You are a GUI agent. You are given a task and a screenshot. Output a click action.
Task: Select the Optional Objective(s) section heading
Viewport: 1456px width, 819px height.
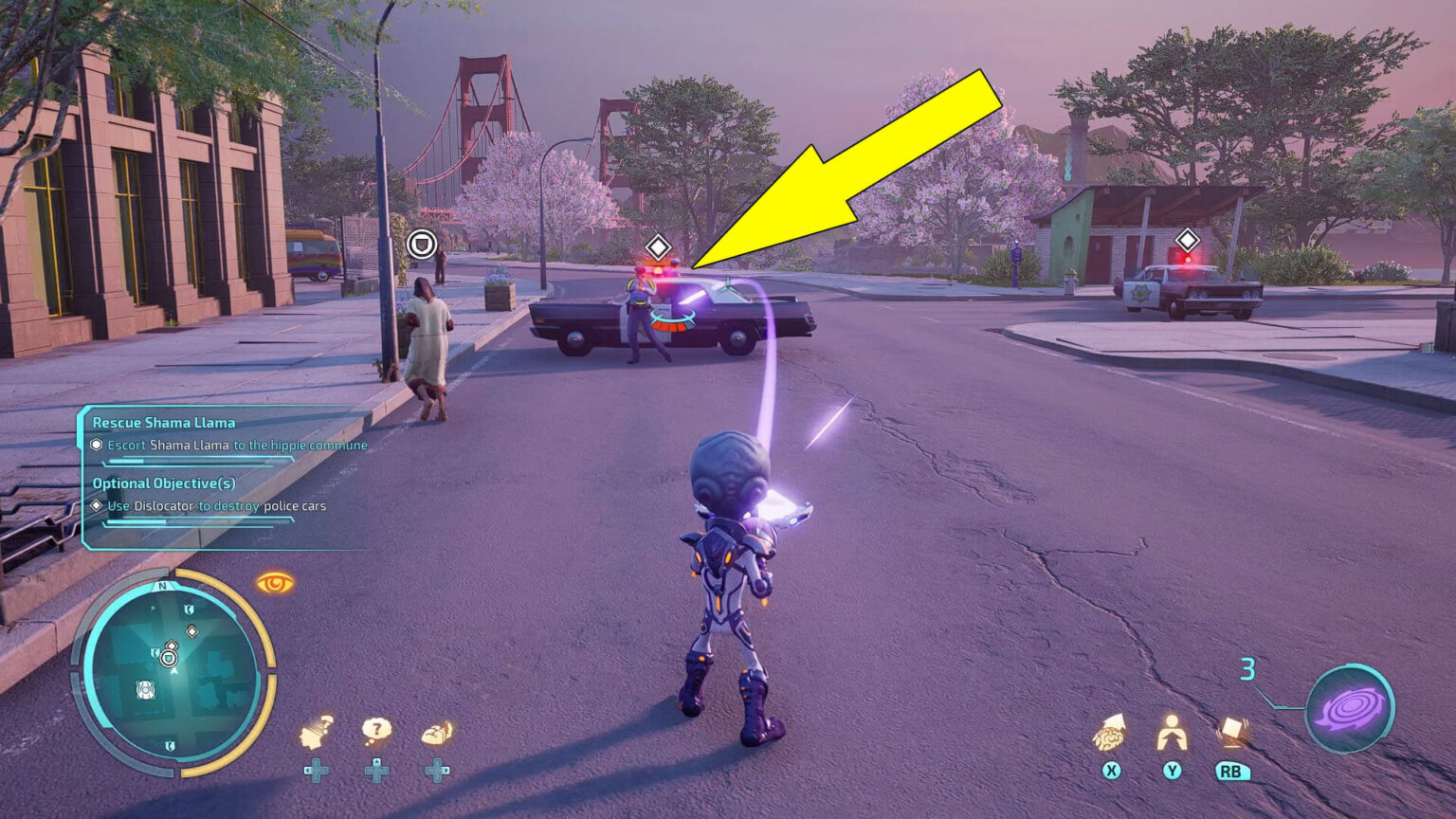click(x=165, y=483)
